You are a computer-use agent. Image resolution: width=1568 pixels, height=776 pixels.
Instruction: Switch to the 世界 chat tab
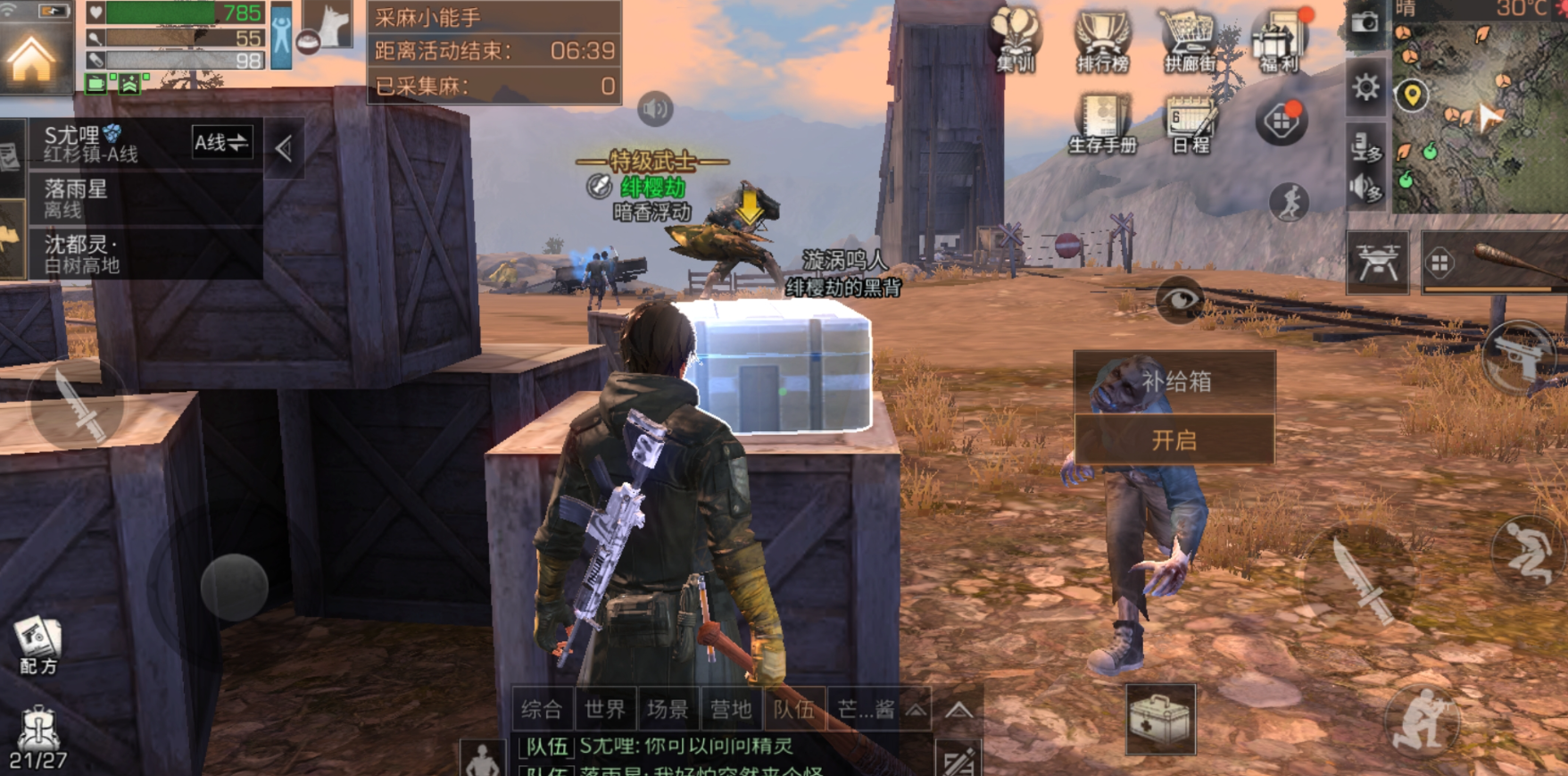[x=605, y=710]
